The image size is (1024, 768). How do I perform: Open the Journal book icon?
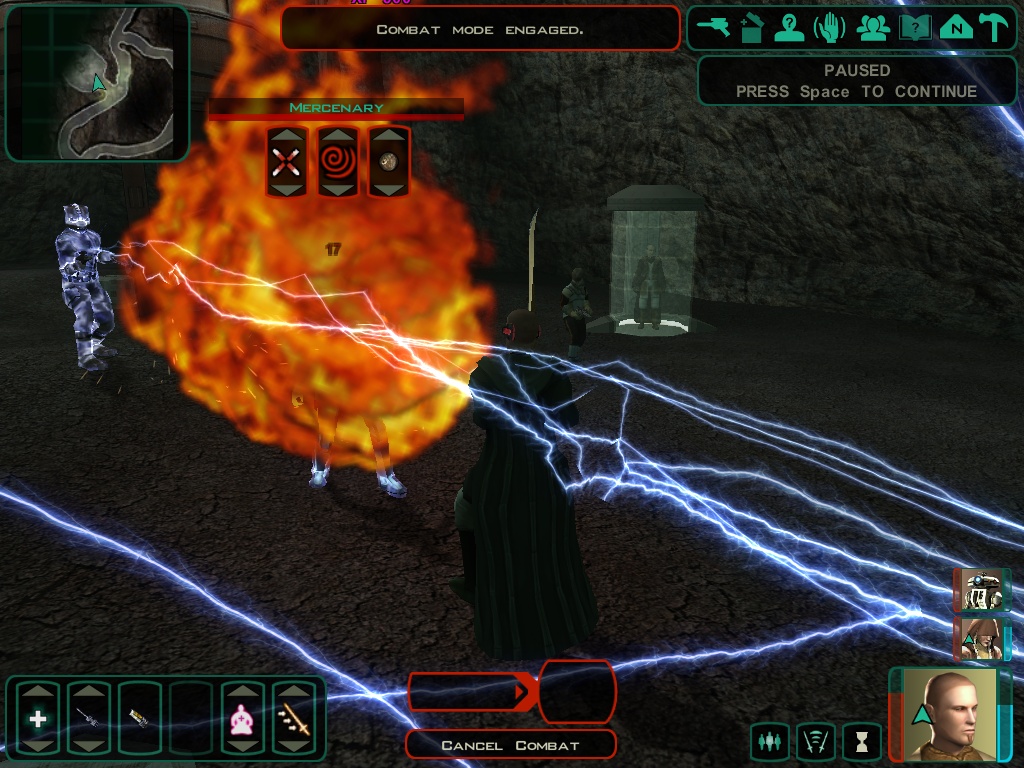click(914, 28)
